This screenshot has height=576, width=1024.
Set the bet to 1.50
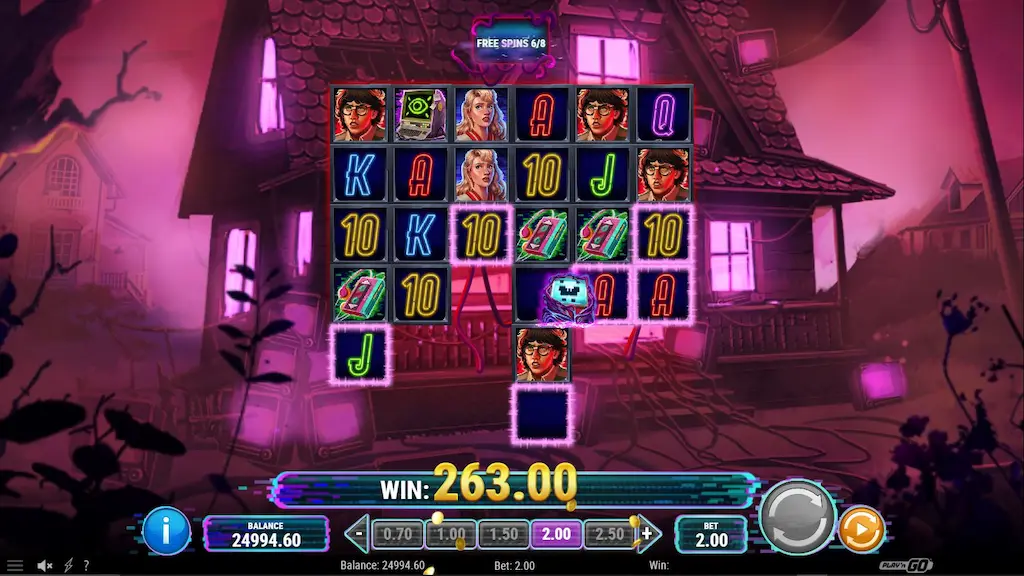click(x=503, y=534)
